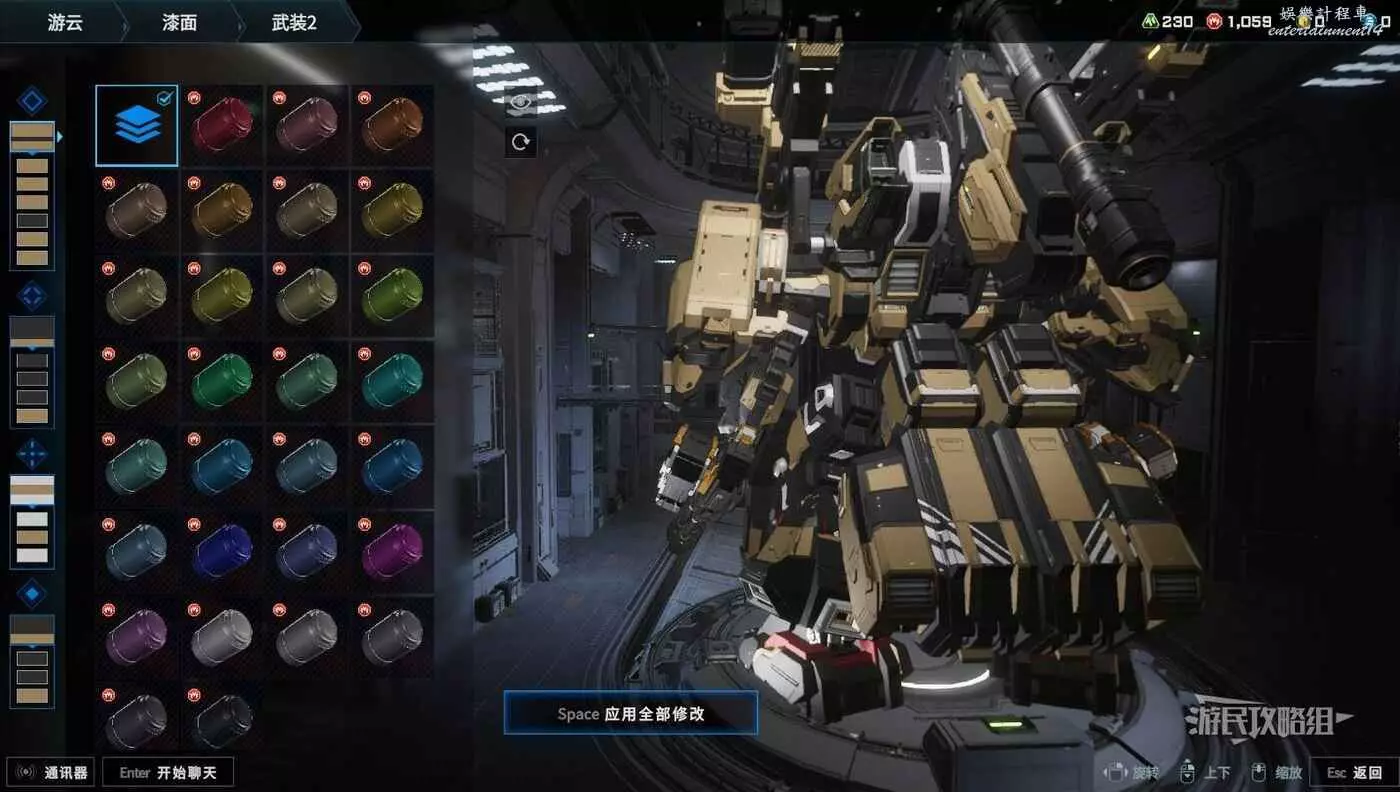This screenshot has height=792, width=1400.
Task: Pick the red paint canister
Action: [222, 125]
